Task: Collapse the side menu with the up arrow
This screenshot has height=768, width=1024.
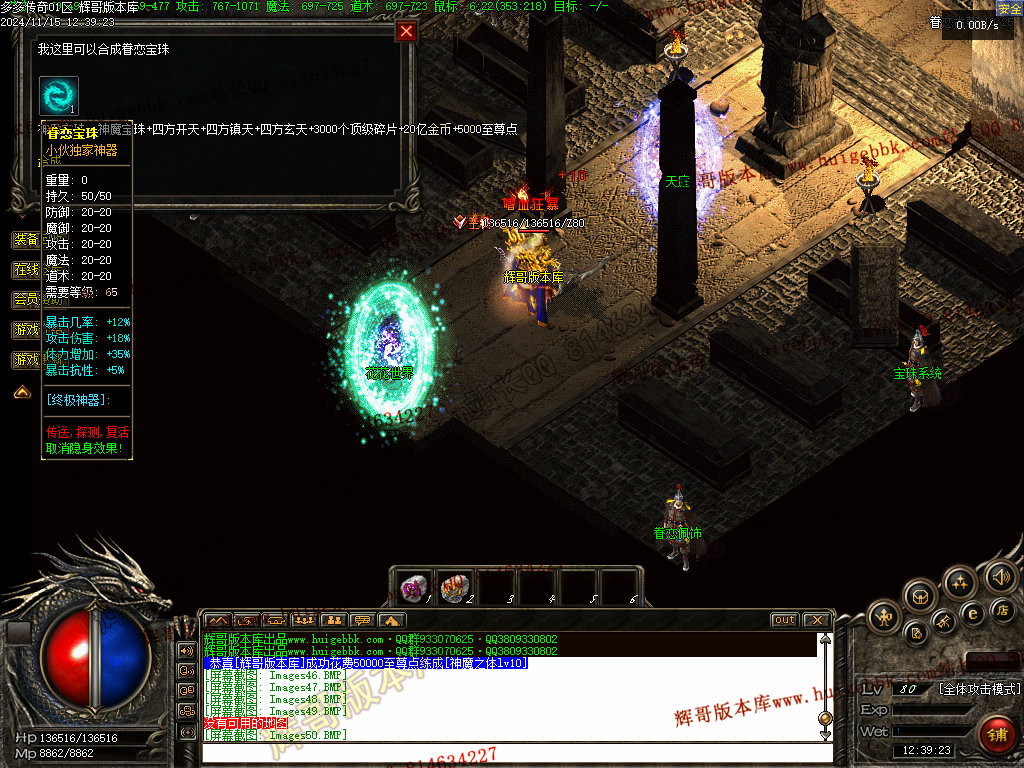Action: tap(21, 392)
